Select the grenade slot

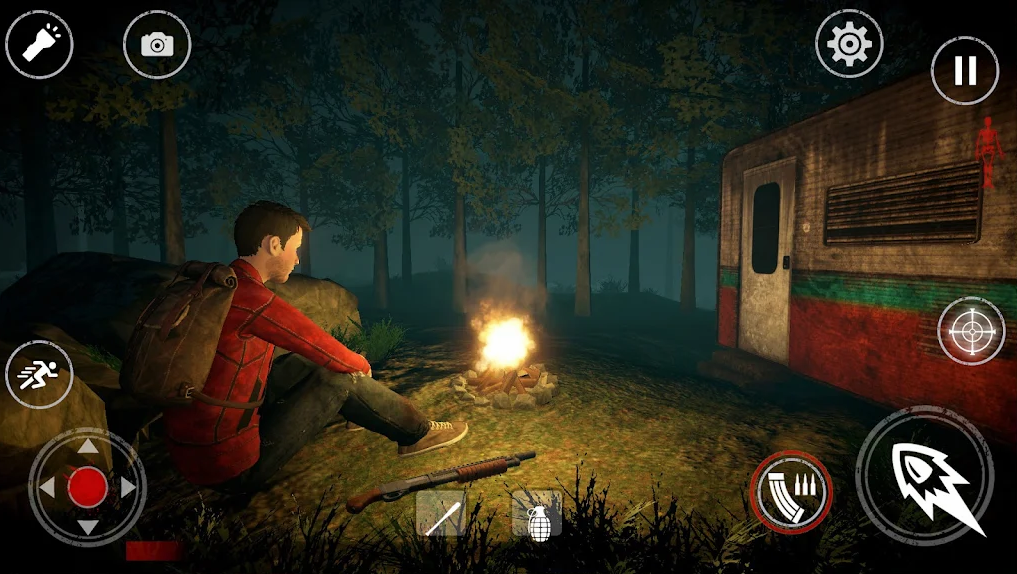point(537,517)
